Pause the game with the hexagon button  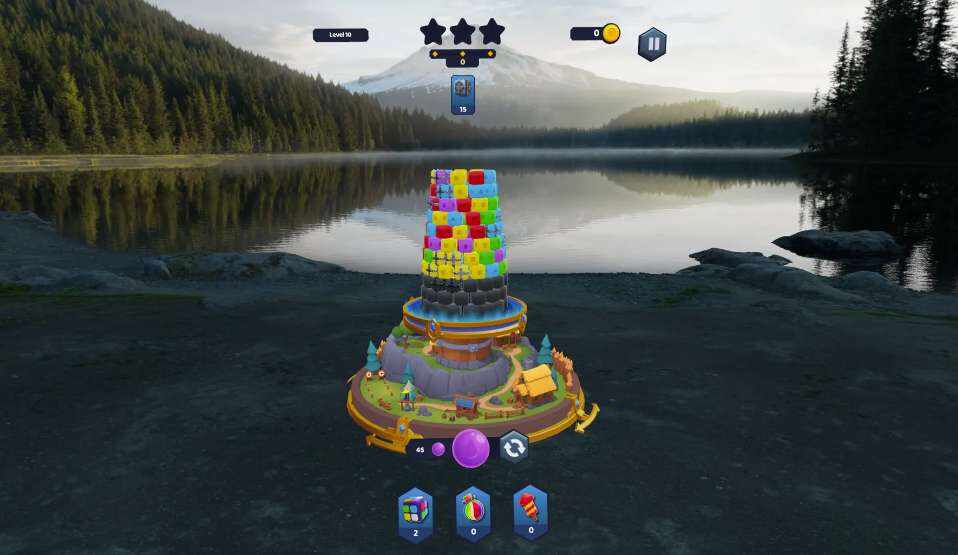point(652,44)
